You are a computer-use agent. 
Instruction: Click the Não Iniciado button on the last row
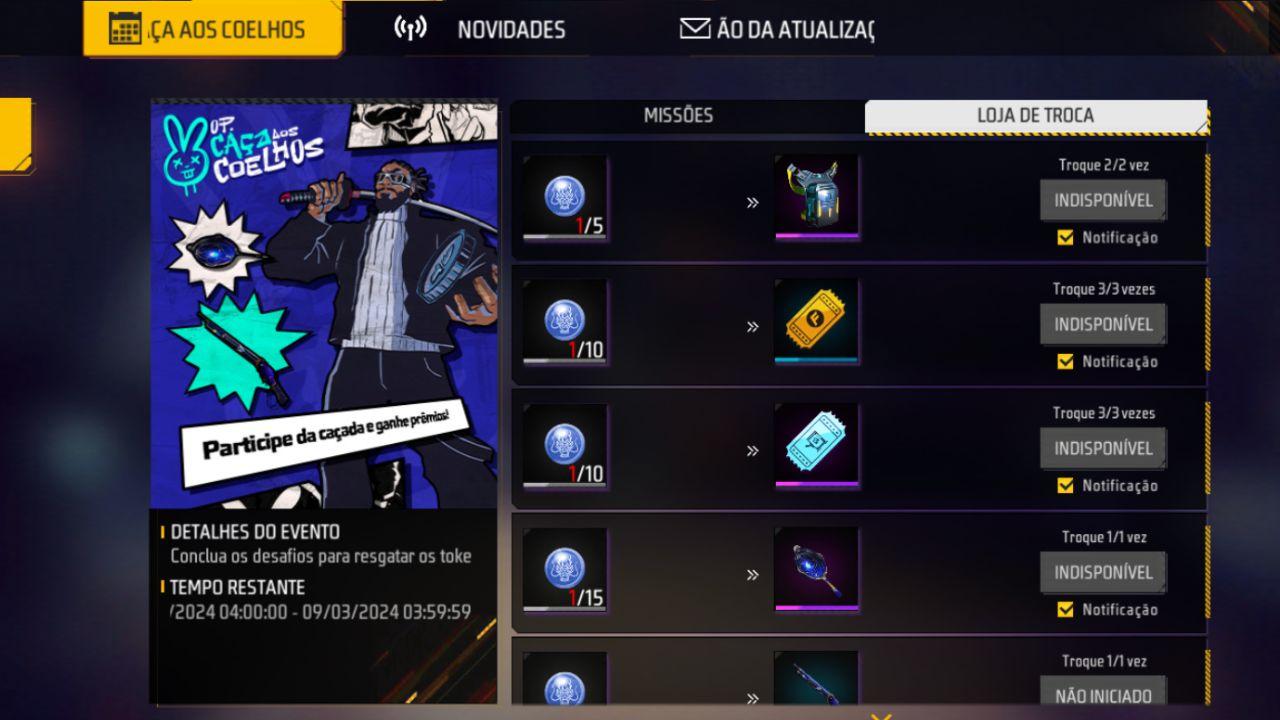pos(1103,692)
